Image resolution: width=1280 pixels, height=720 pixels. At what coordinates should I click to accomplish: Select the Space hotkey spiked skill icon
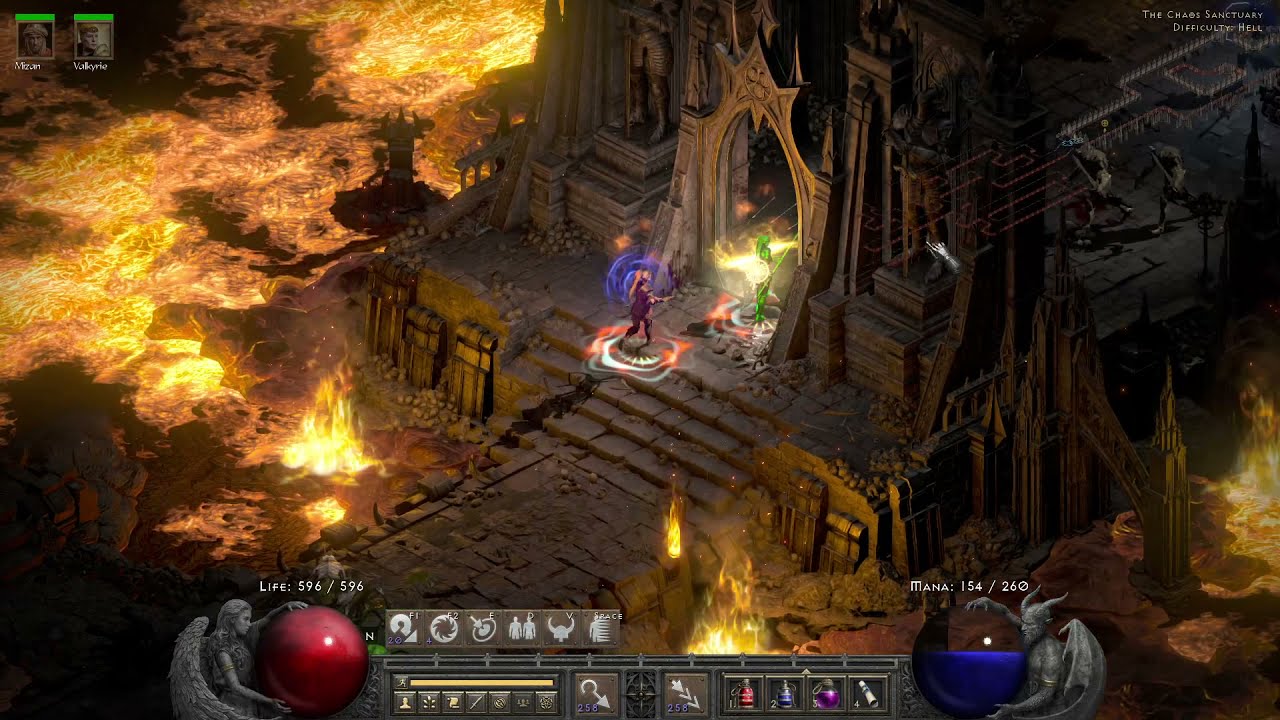(x=600, y=628)
